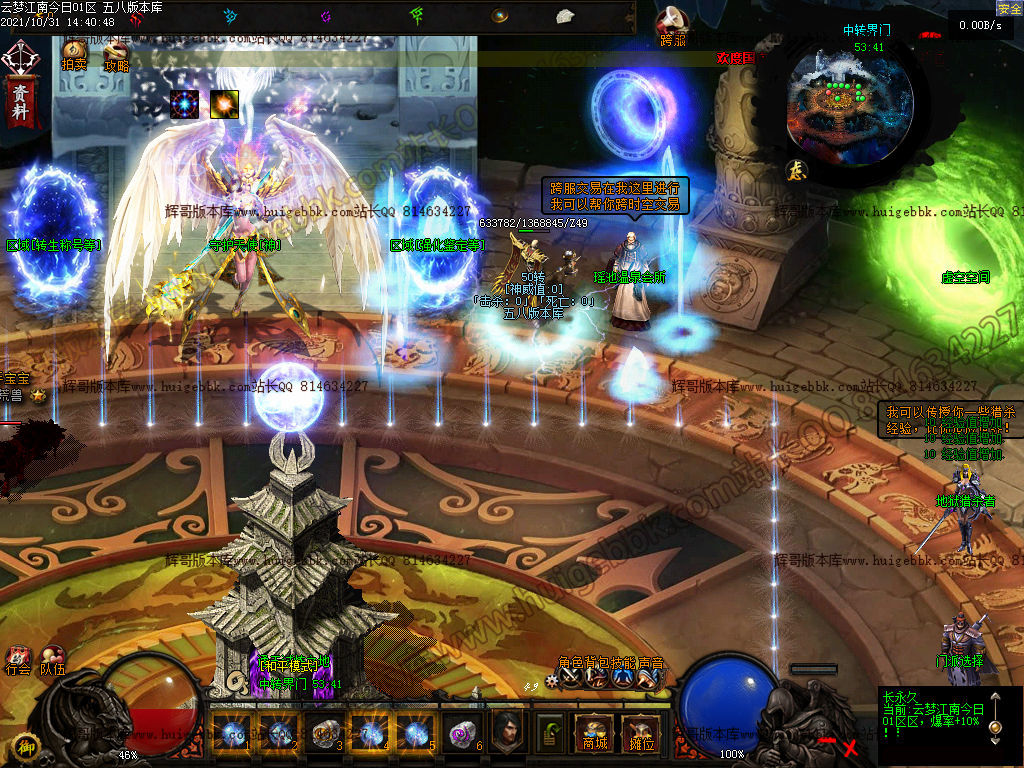Click the red X beside the chat panel
1024x768 pixels.
click(x=850, y=747)
